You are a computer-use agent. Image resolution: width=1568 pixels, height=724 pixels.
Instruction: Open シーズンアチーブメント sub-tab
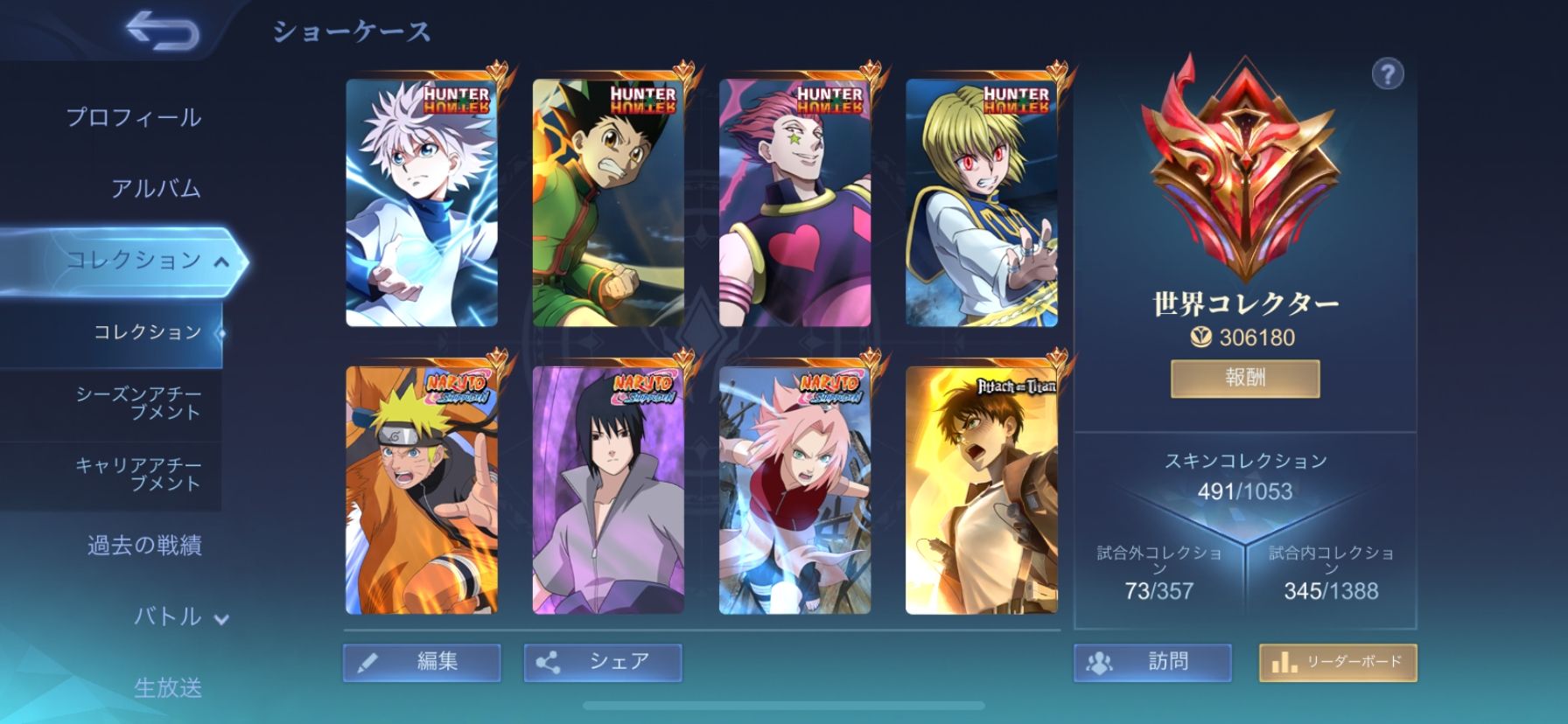point(138,403)
